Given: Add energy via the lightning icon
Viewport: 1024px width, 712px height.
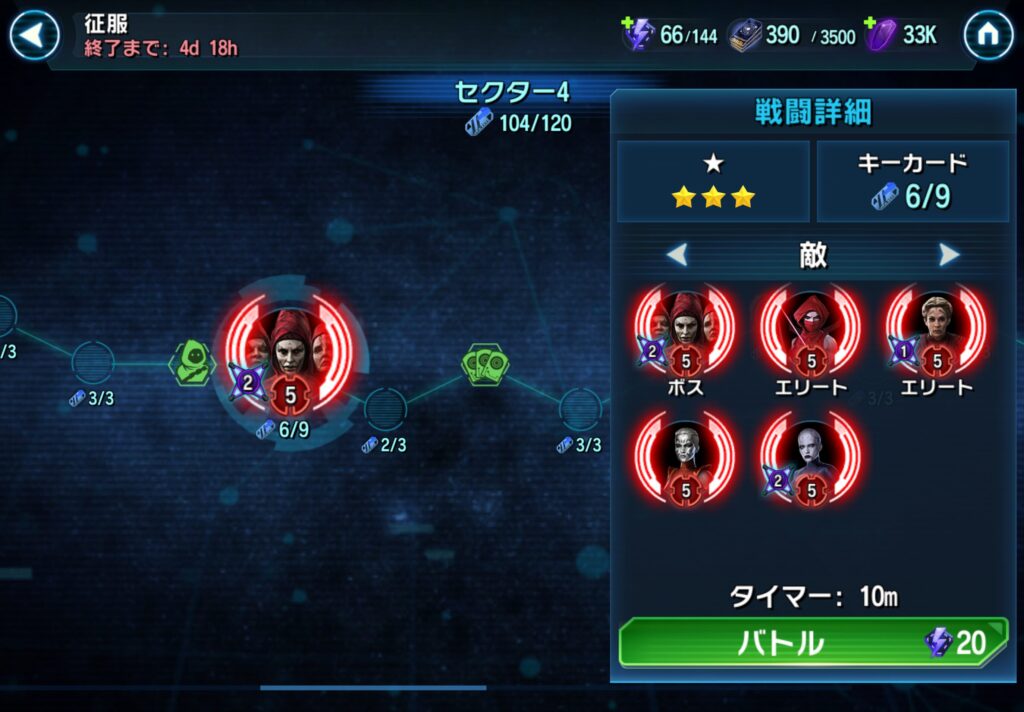Looking at the screenshot, I should (x=638, y=35).
